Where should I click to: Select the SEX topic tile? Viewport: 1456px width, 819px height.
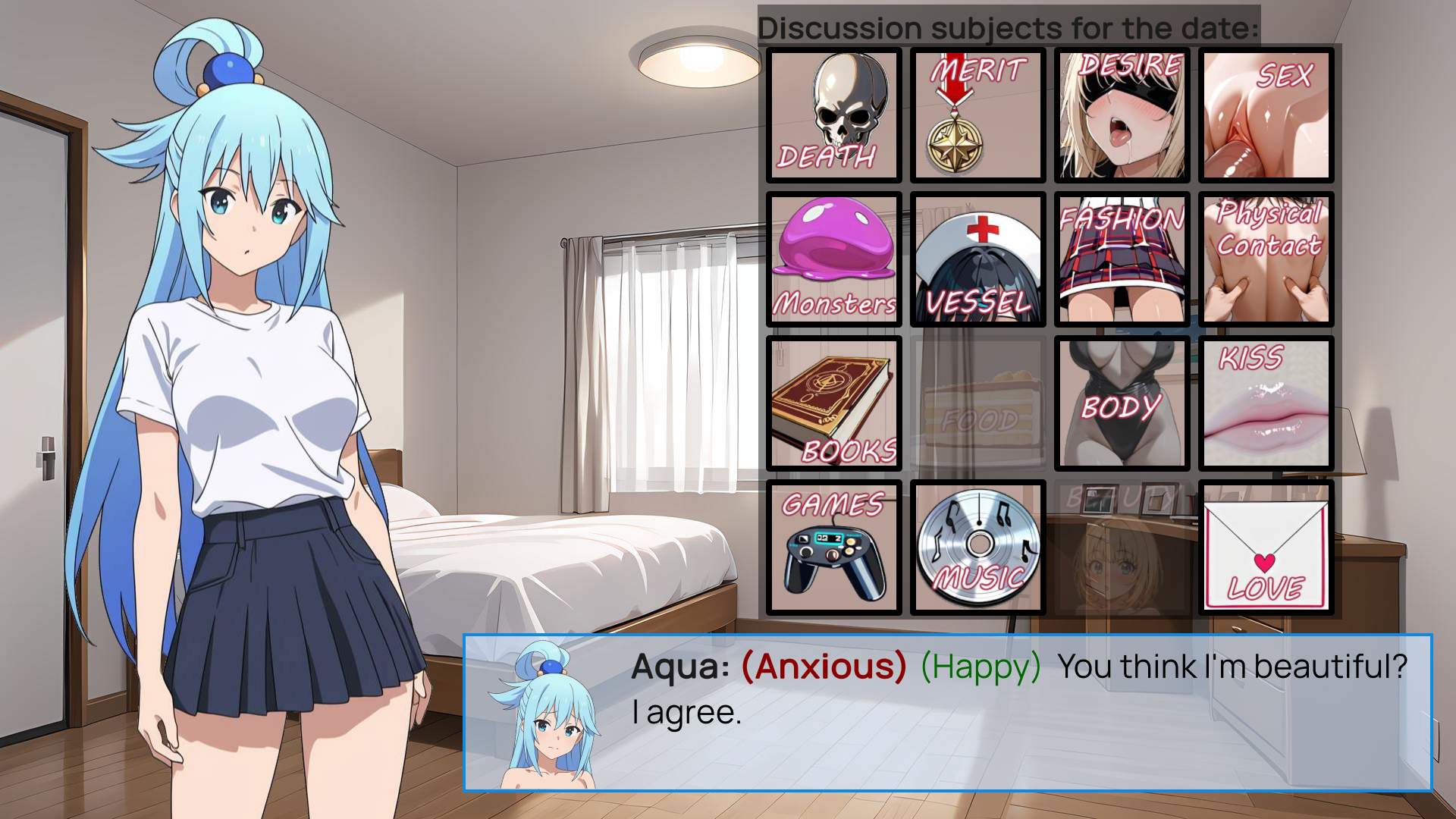click(1266, 115)
